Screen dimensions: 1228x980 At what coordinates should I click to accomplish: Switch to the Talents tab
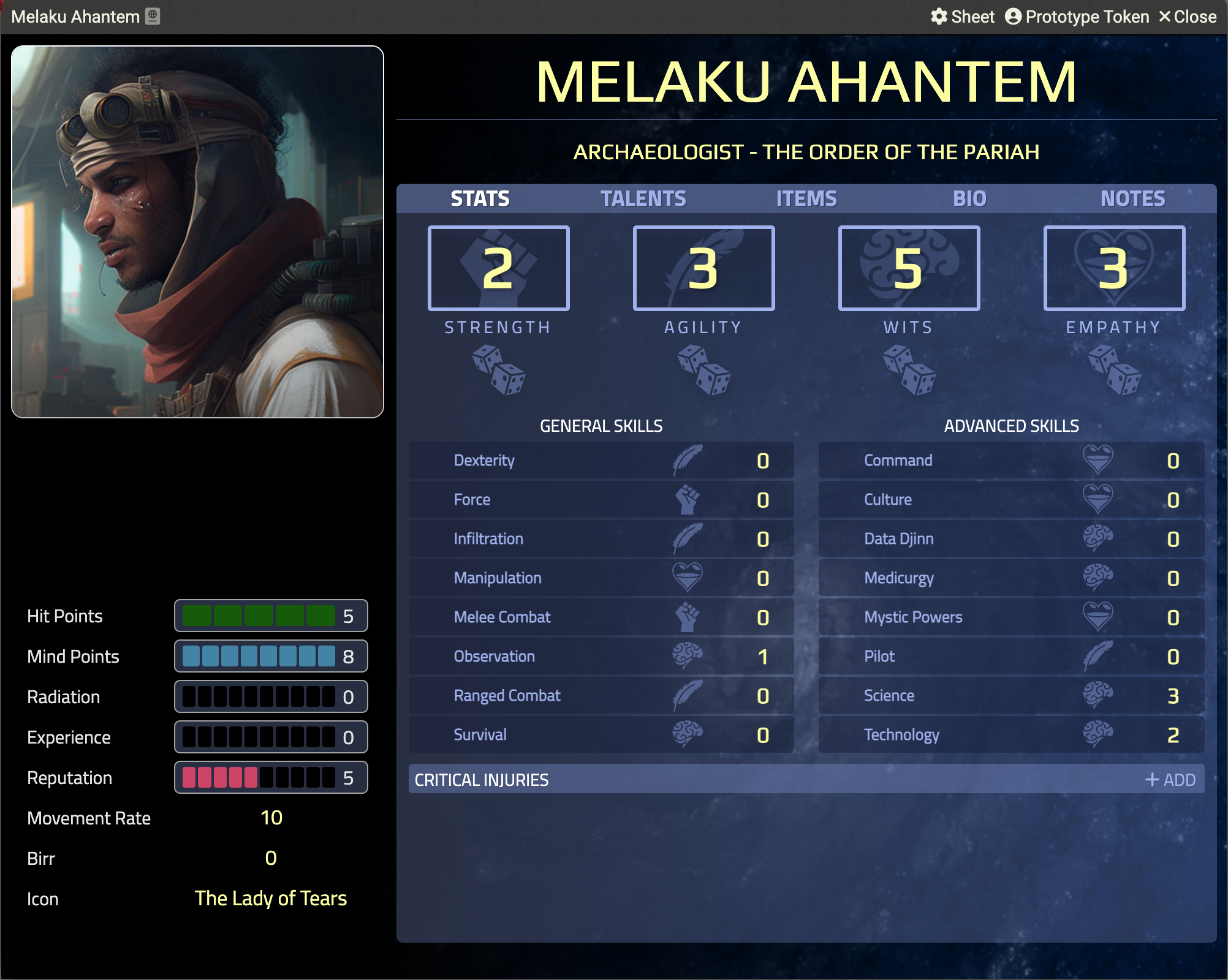coord(643,198)
